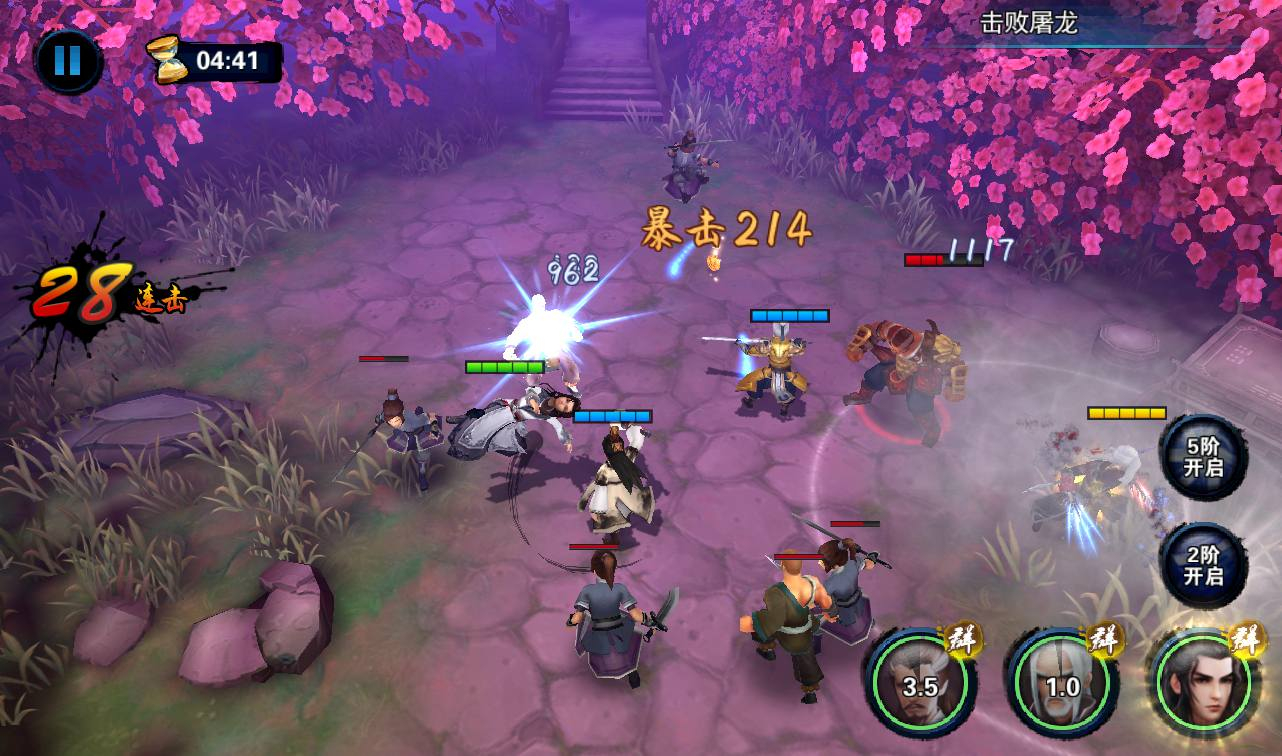Tap the locked 5阶开启 skill slot
Image resolution: width=1282 pixels, height=756 pixels.
point(1203,458)
